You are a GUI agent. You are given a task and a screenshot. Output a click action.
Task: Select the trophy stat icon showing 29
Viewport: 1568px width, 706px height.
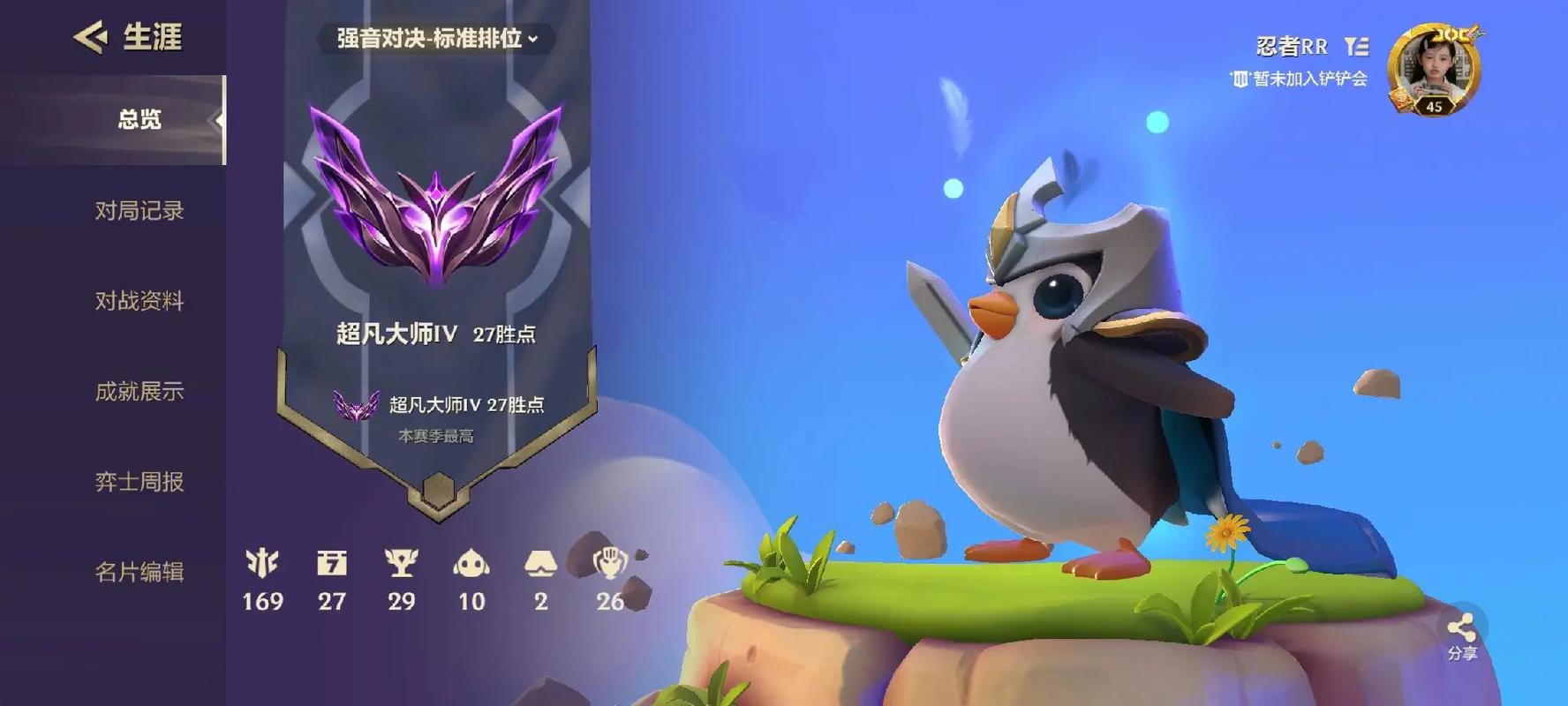tap(401, 564)
